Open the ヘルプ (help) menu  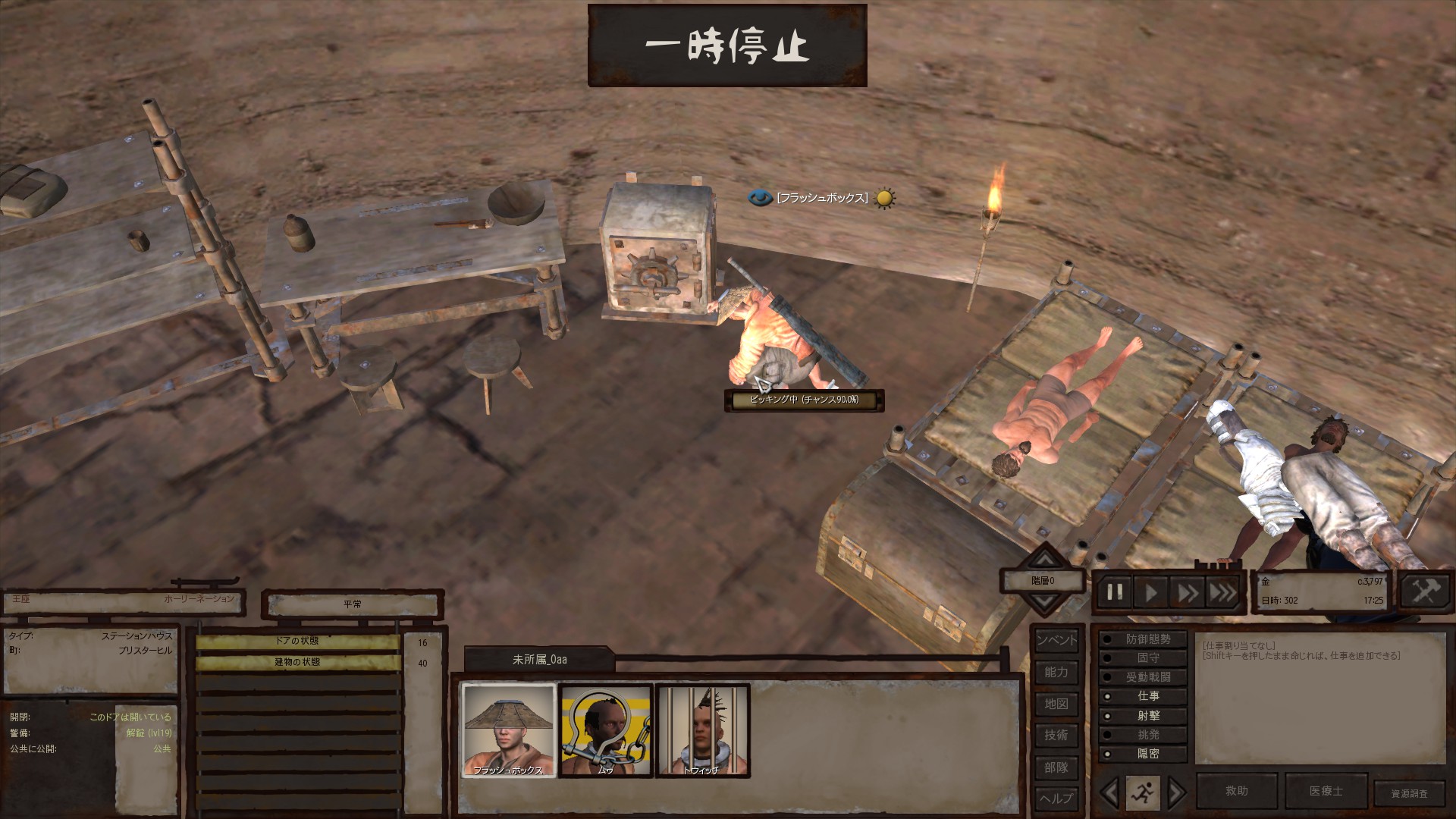(1056, 798)
